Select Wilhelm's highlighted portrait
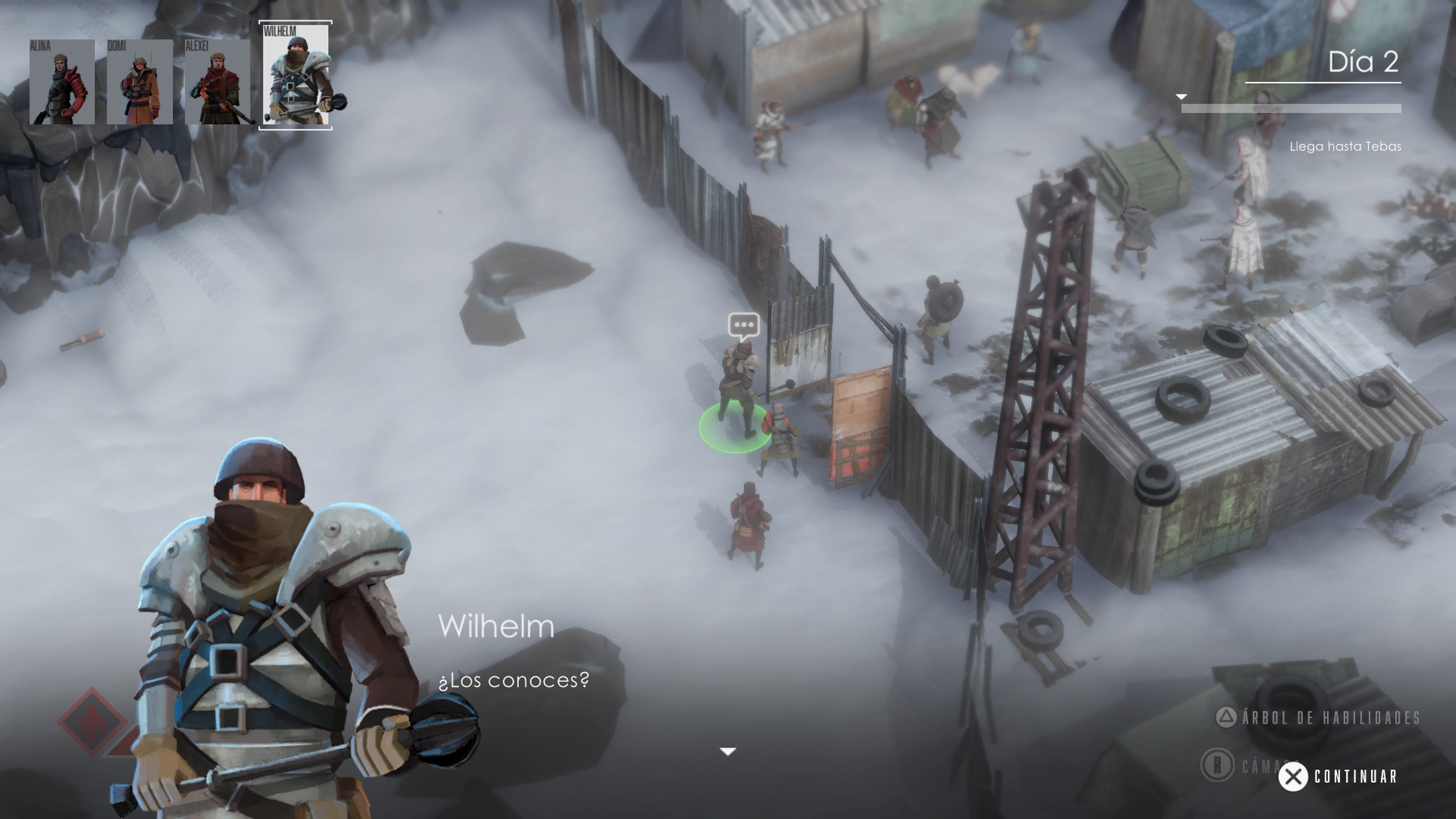 coord(296,75)
